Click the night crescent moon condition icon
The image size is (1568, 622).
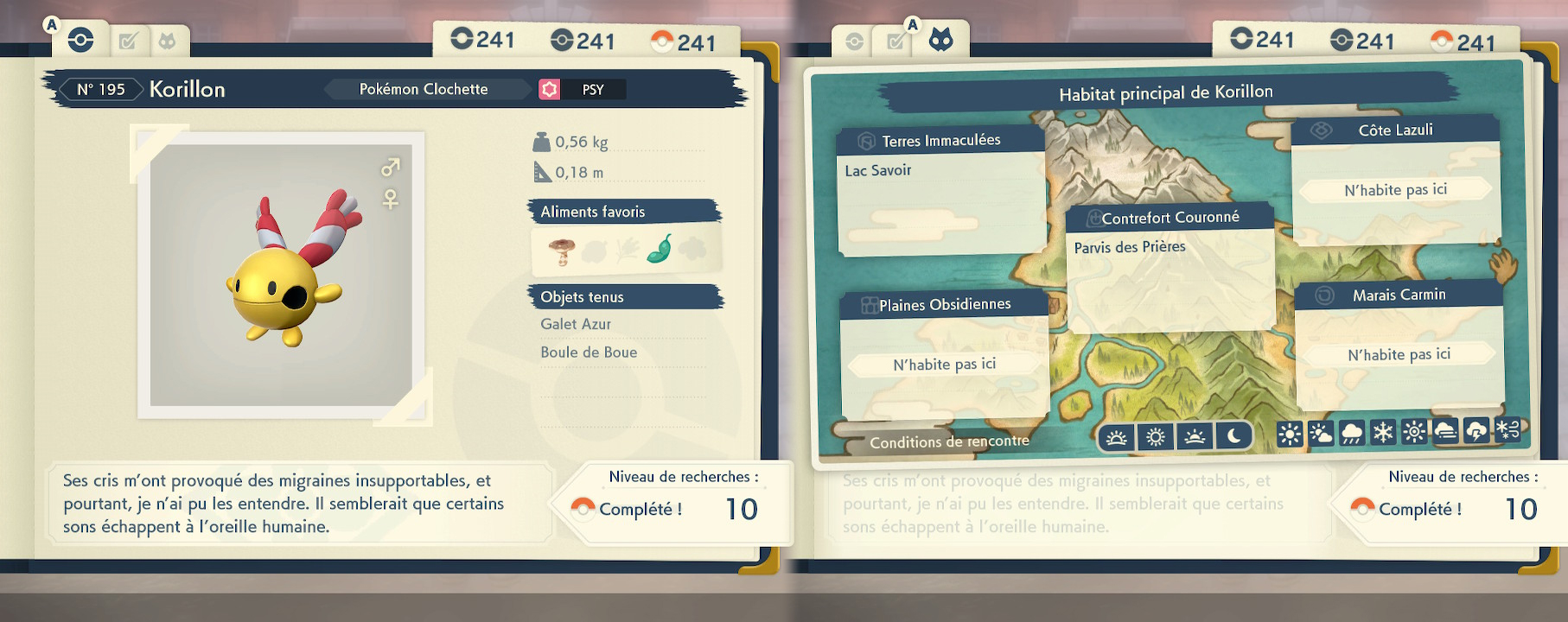coord(1233,437)
